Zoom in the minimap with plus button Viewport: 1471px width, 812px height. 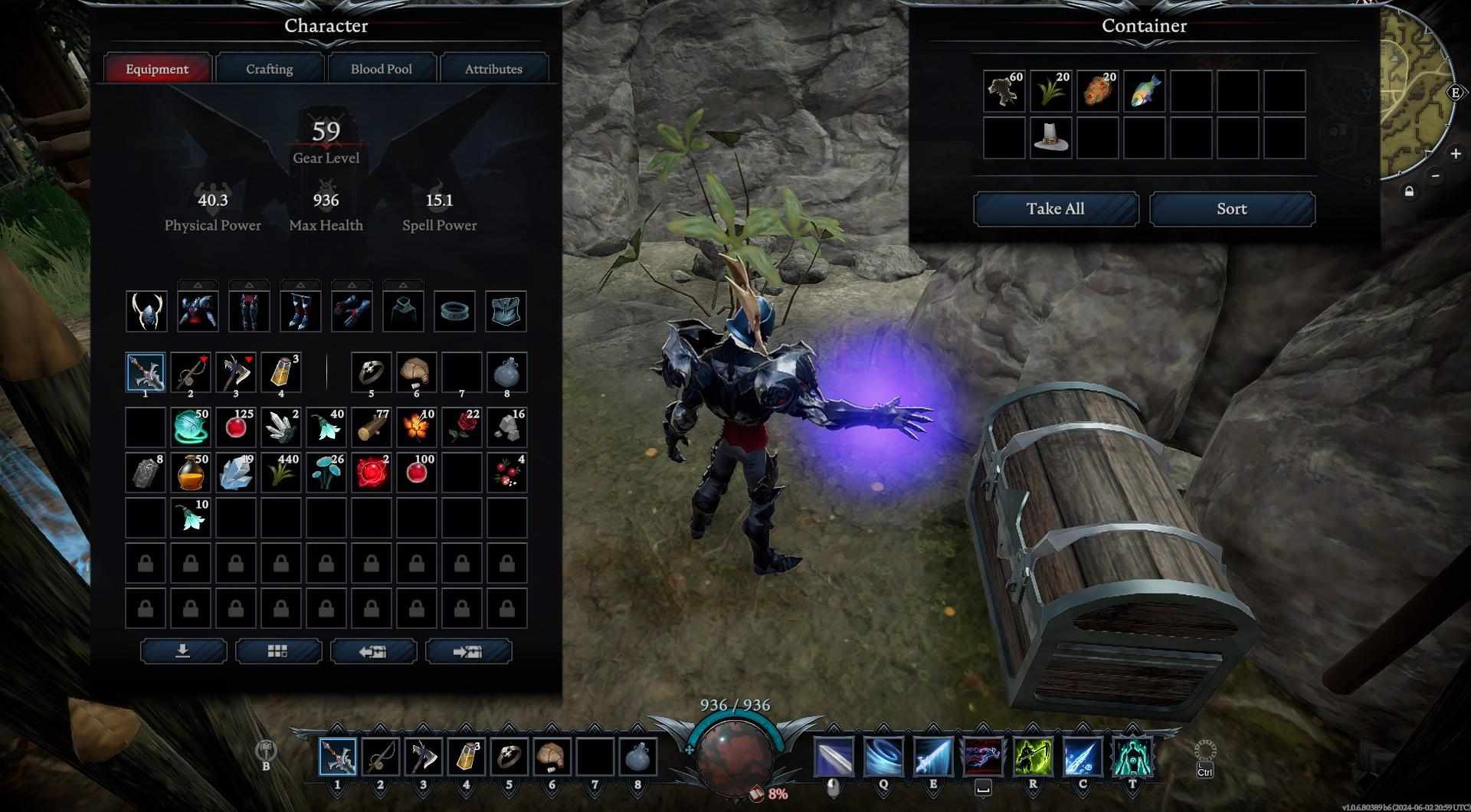click(1455, 154)
